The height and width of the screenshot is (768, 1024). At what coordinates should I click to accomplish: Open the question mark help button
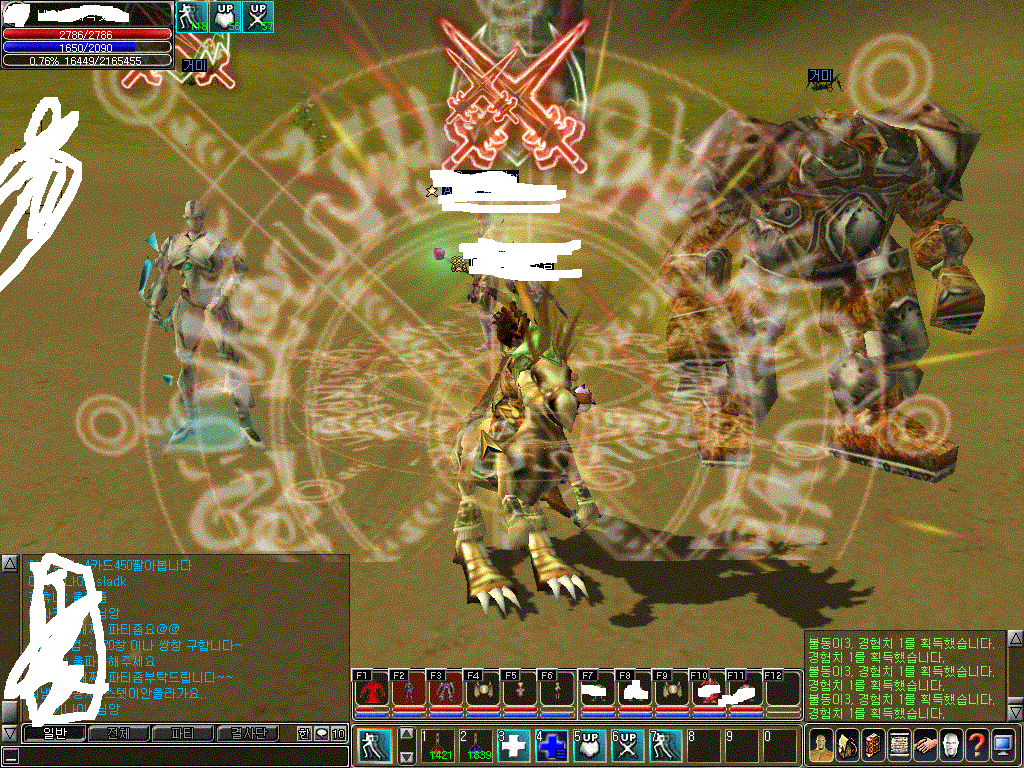click(977, 746)
